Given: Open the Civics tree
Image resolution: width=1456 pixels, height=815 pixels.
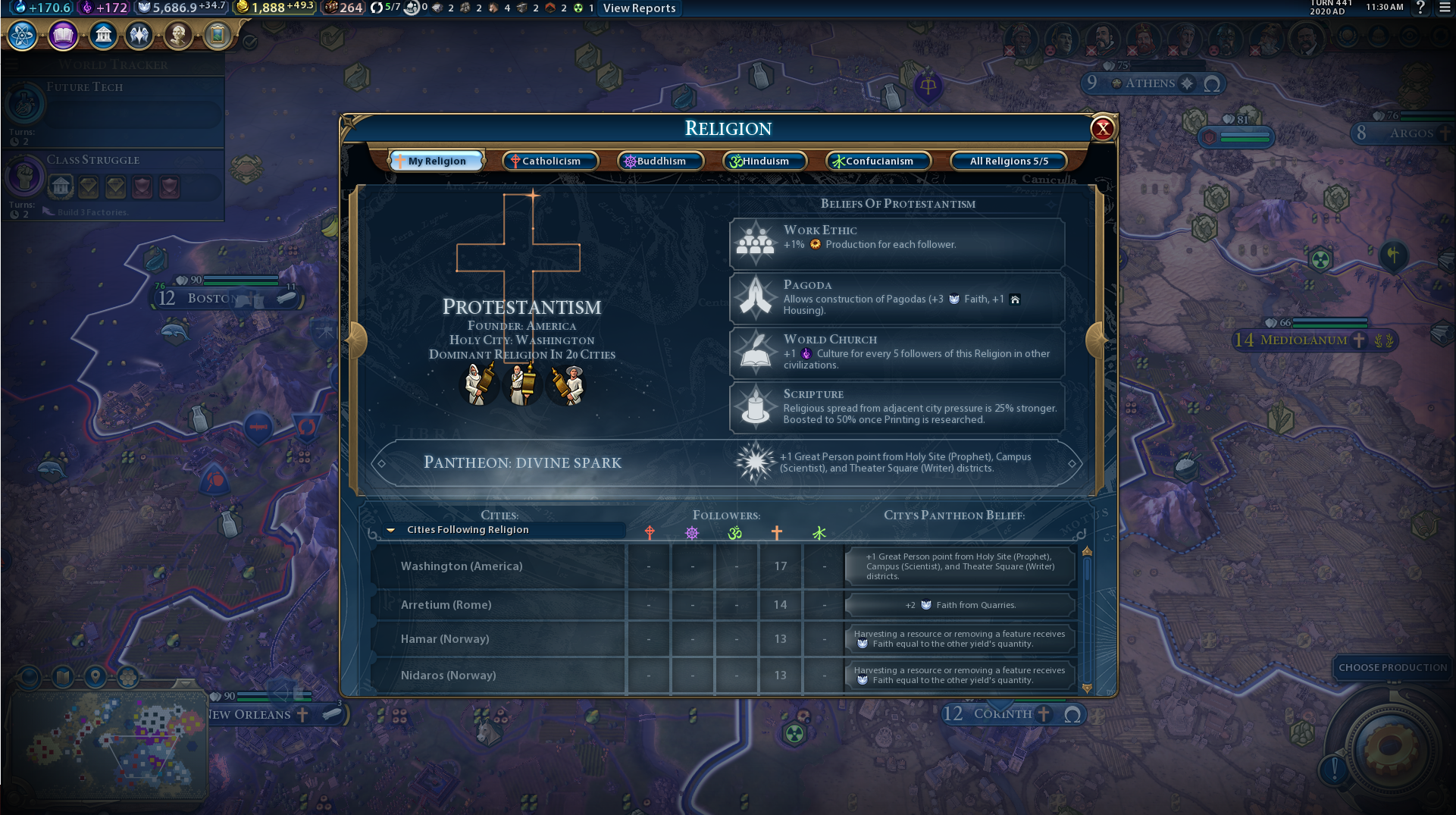Looking at the screenshot, I should [62, 35].
